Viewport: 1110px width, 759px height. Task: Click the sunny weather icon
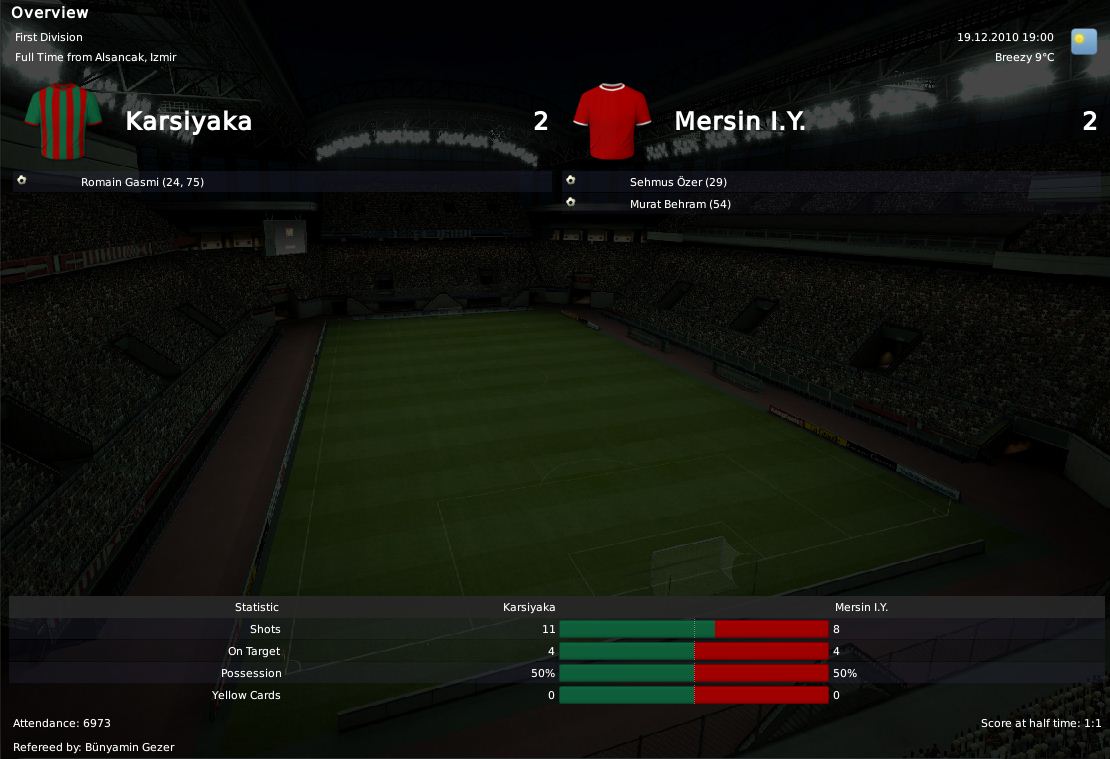pyautogui.click(x=1083, y=41)
